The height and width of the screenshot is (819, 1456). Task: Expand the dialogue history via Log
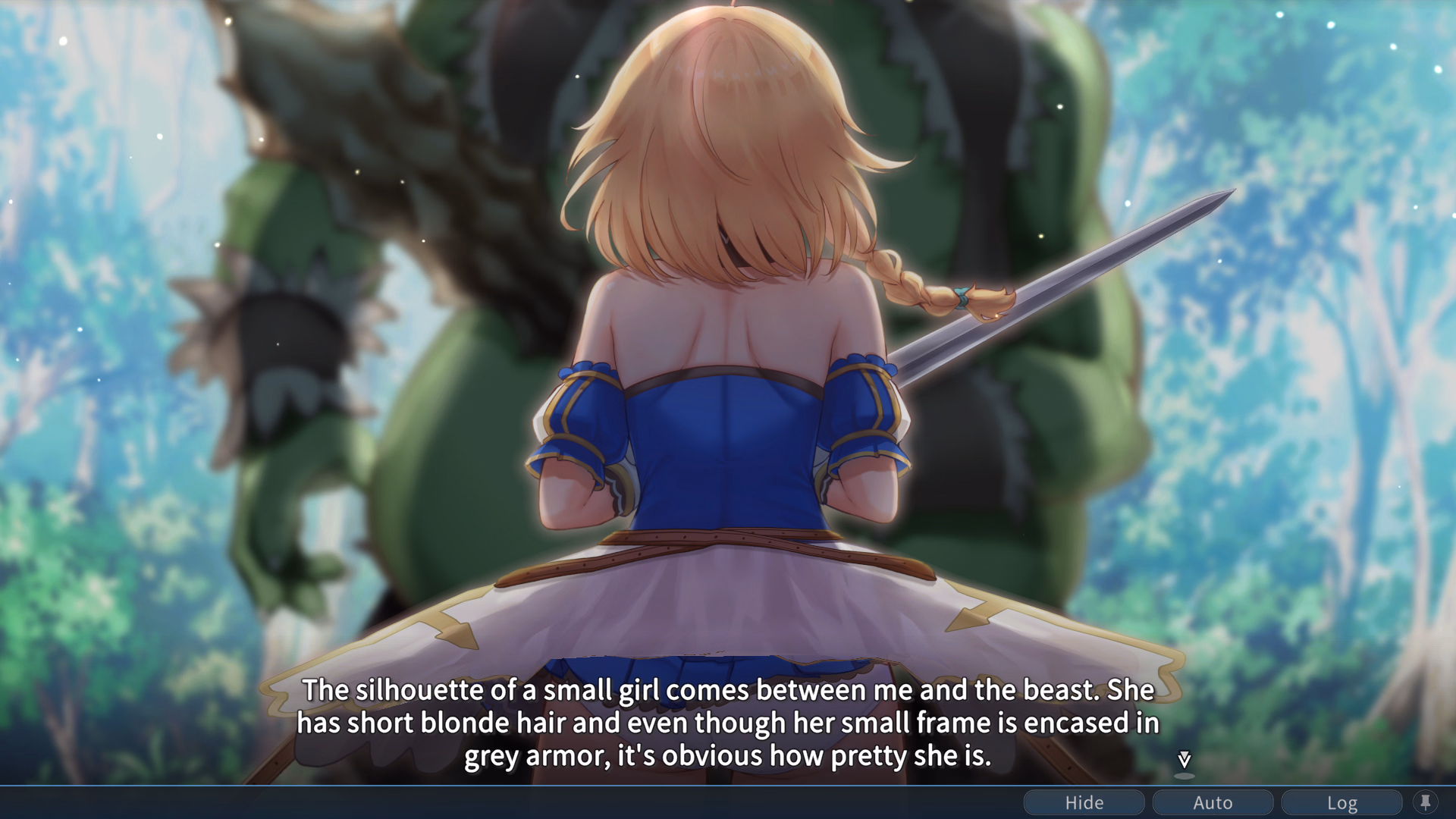tap(1342, 802)
